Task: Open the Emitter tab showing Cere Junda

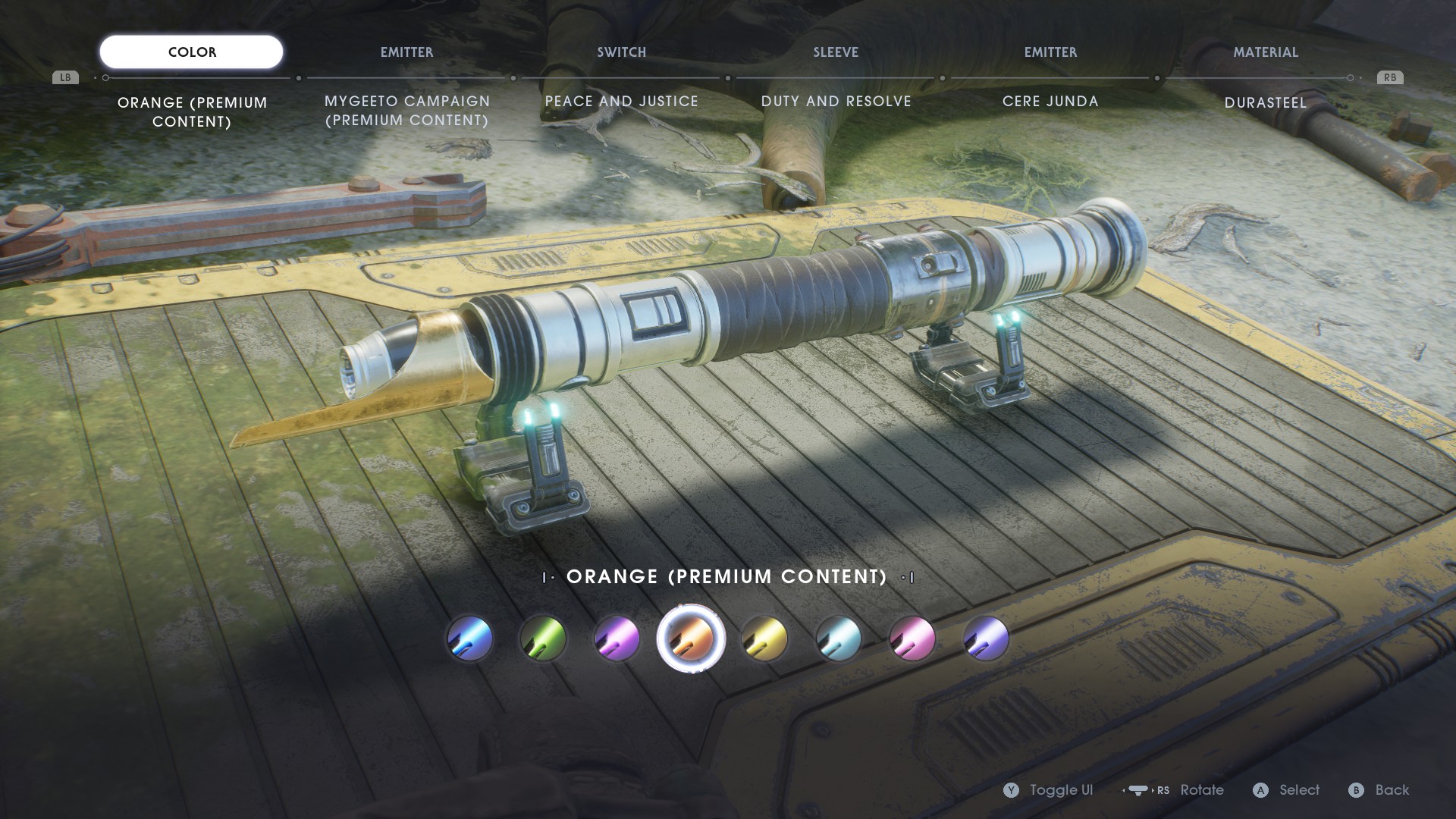Action: click(1050, 52)
